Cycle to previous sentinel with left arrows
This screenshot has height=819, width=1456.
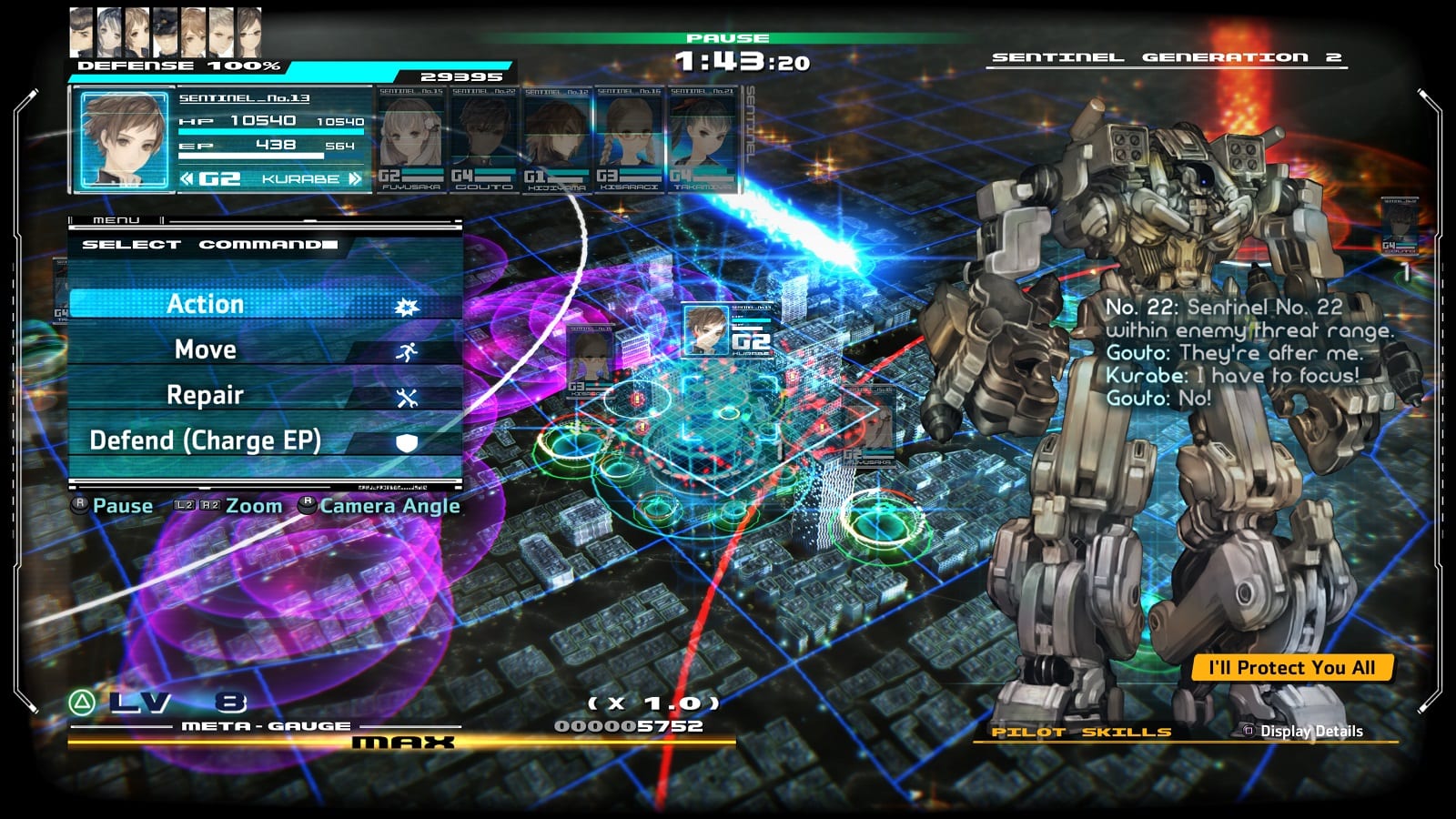(187, 179)
